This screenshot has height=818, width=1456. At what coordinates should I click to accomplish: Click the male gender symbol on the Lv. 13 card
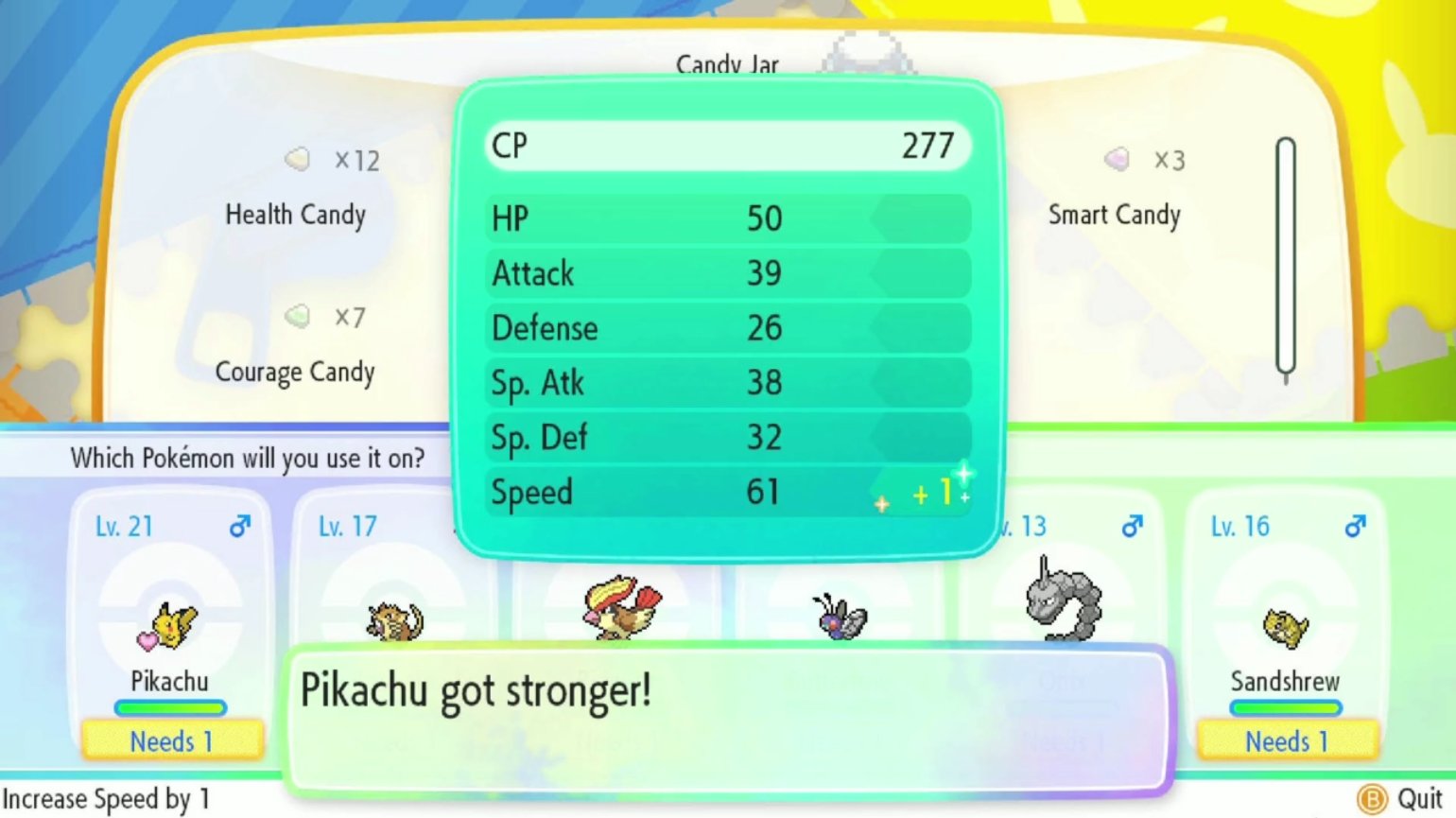(x=1132, y=524)
